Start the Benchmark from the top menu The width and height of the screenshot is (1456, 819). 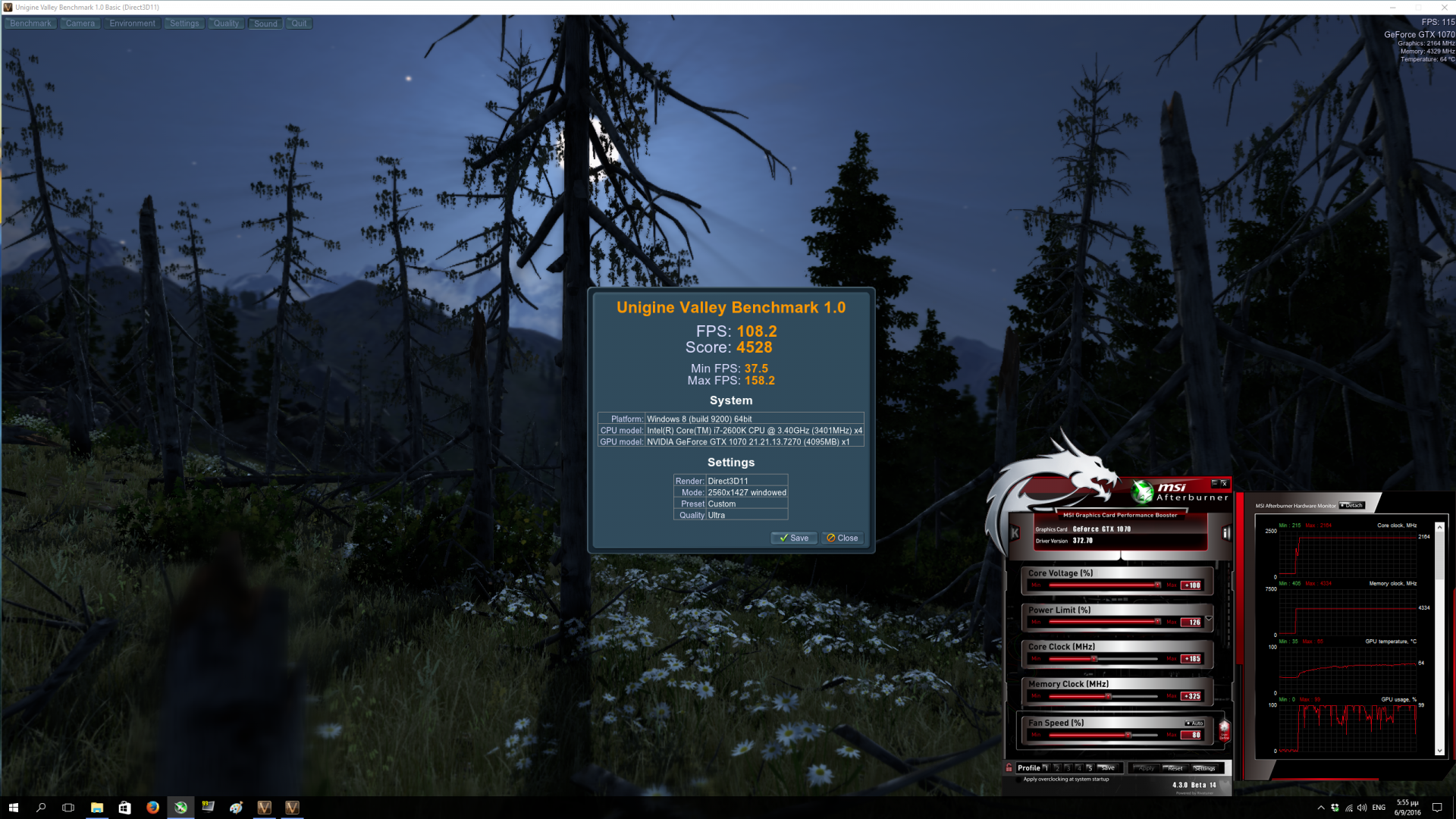[x=30, y=24]
